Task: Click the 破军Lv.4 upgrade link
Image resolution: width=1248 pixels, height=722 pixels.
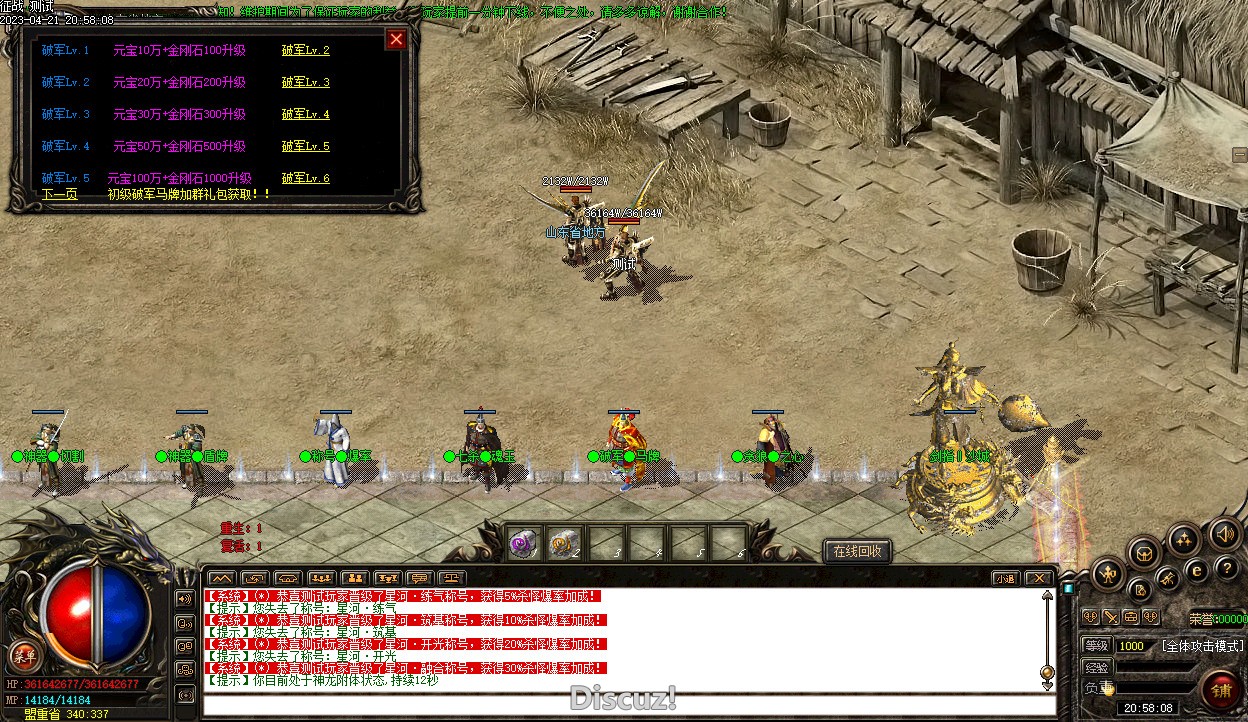Action: [305, 114]
